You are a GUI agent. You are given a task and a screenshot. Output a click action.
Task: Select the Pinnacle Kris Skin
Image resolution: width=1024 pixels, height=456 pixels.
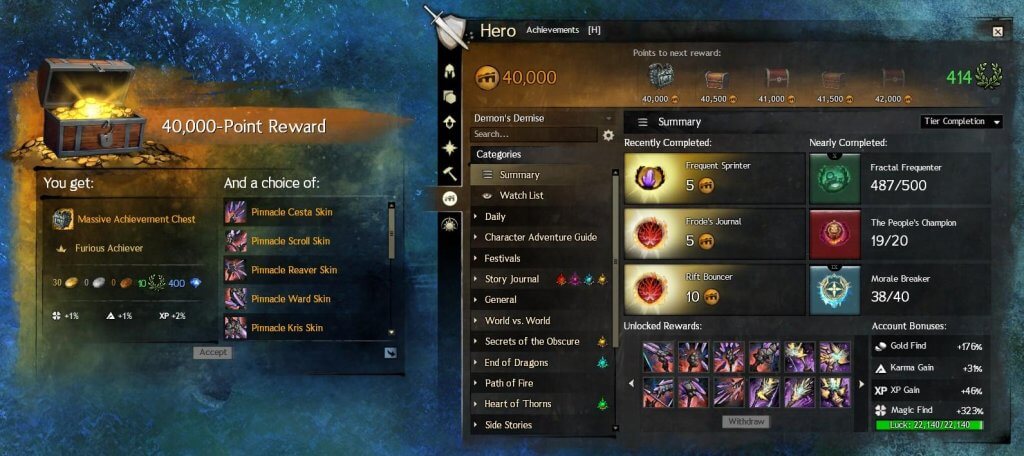289,328
